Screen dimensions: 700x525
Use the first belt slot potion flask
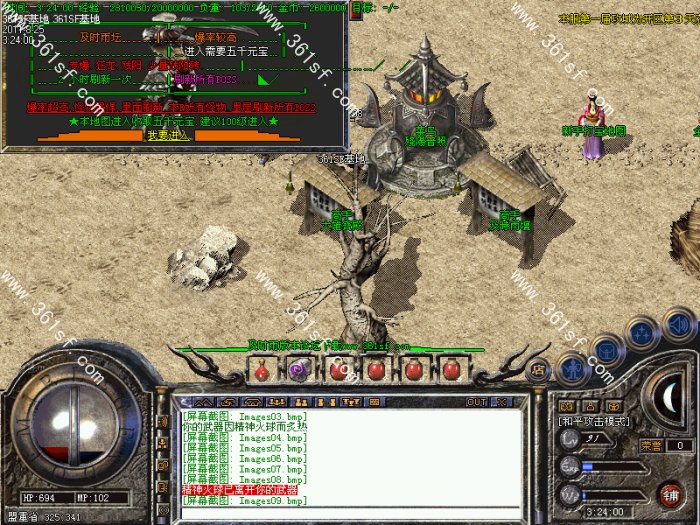click(x=261, y=369)
